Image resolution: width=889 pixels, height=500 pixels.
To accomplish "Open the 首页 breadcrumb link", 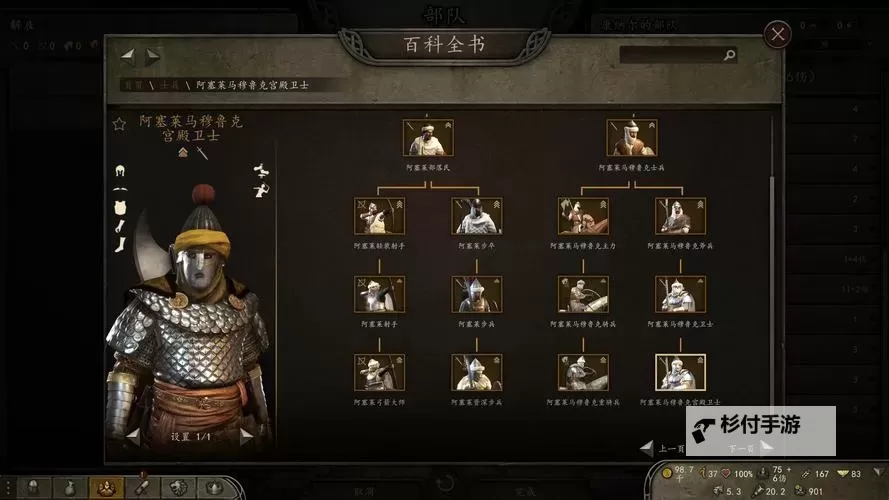I will tap(133, 85).
